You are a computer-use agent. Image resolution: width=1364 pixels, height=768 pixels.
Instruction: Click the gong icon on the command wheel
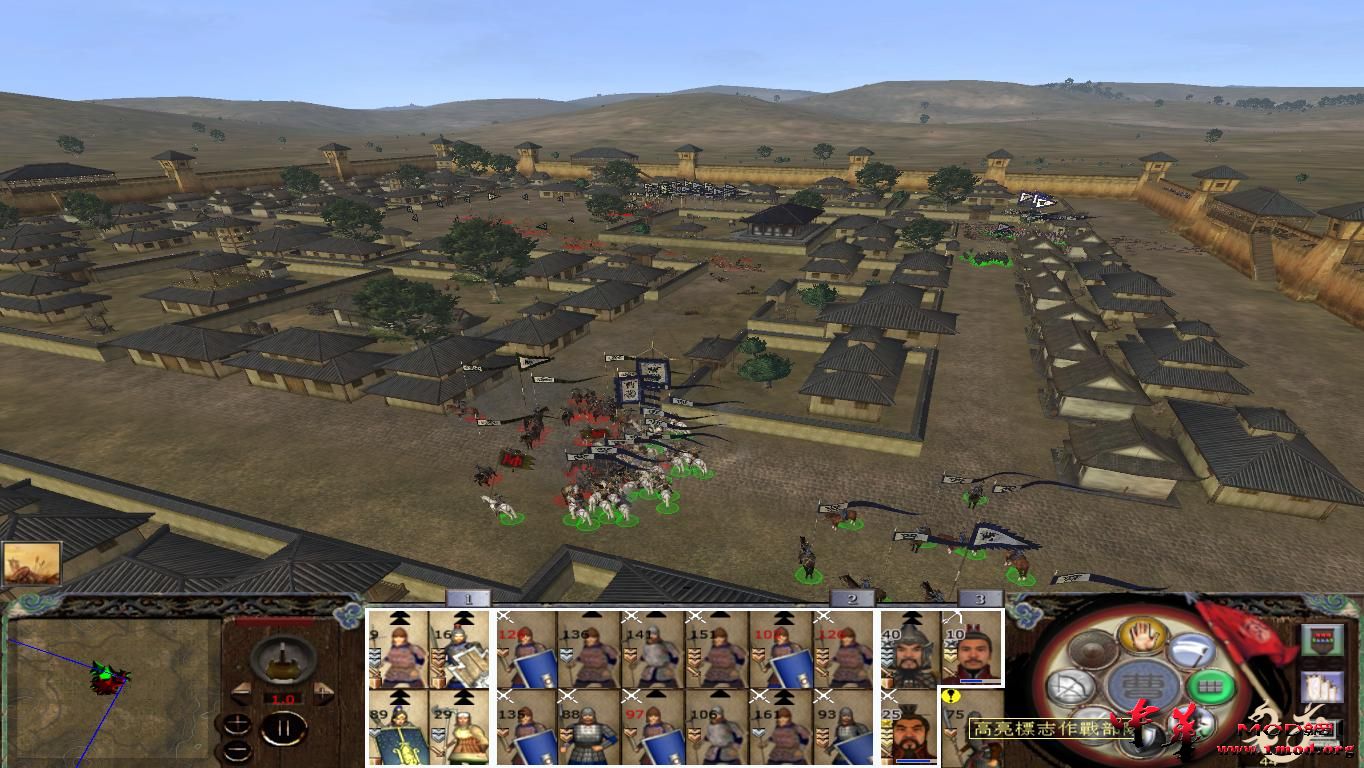click(1091, 651)
